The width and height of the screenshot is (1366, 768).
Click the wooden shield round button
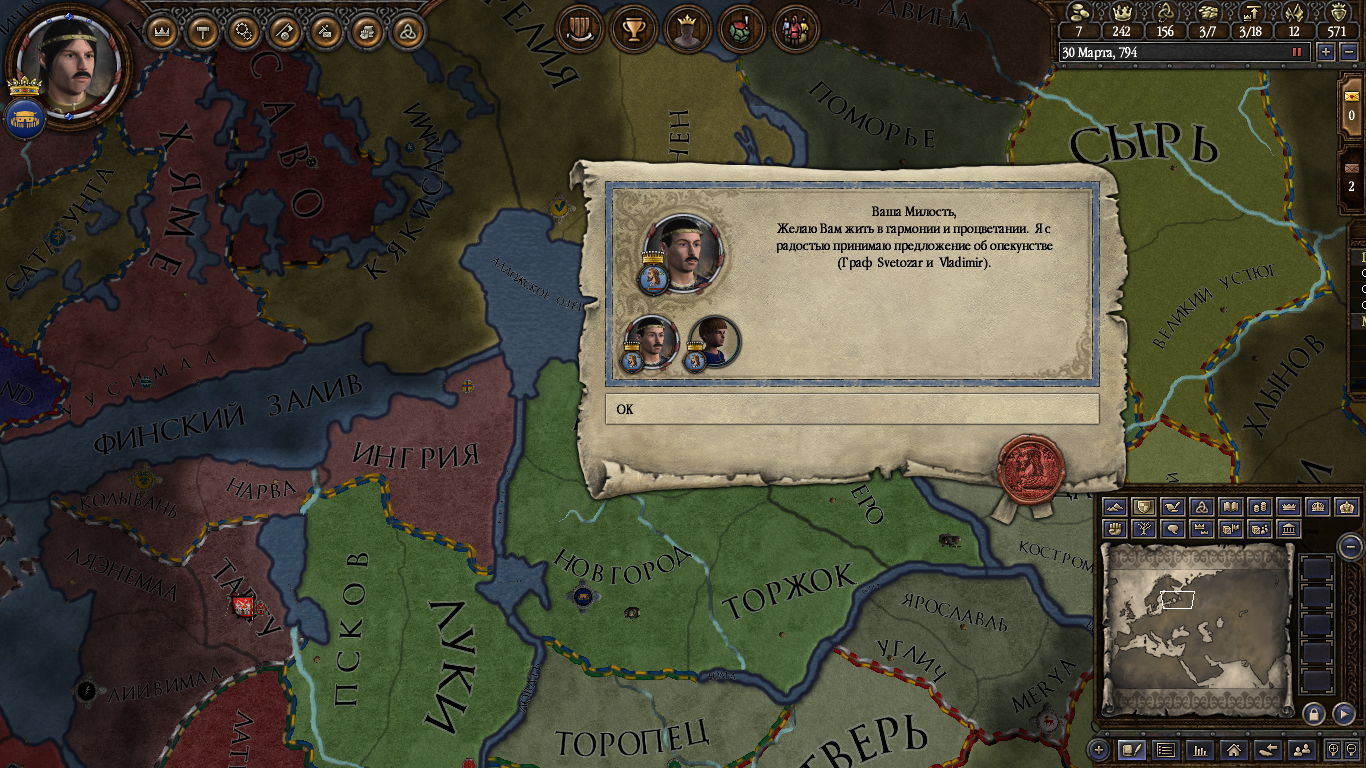tap(579, 28)
